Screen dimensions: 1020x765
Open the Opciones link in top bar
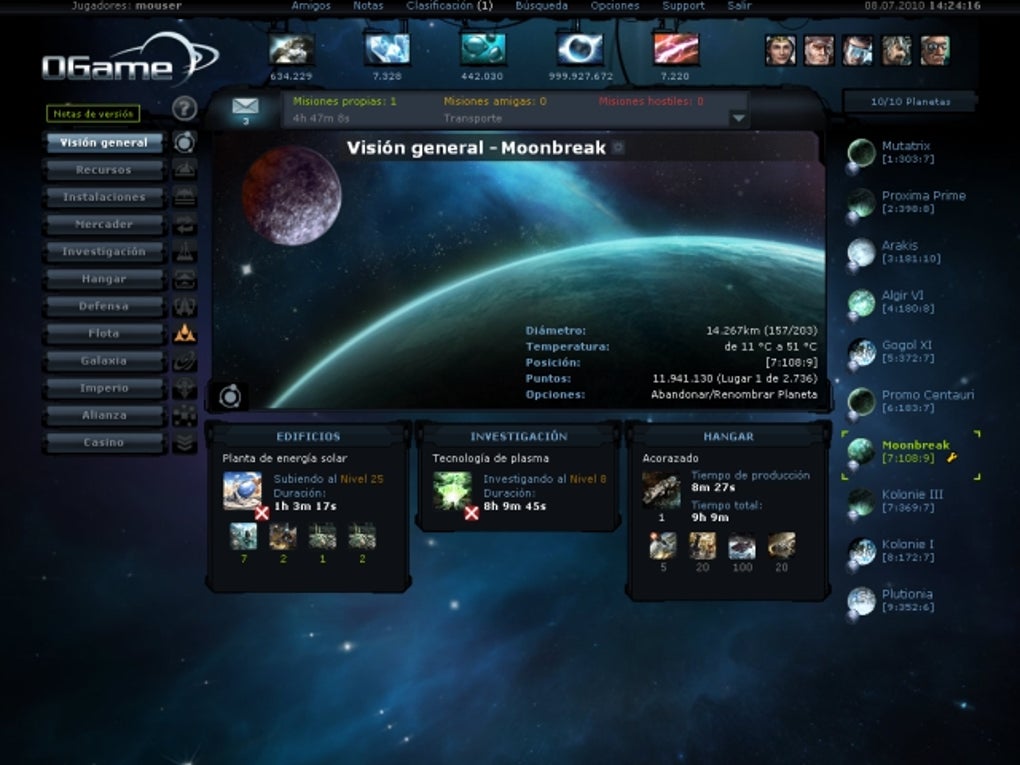(x=615, y=6)
